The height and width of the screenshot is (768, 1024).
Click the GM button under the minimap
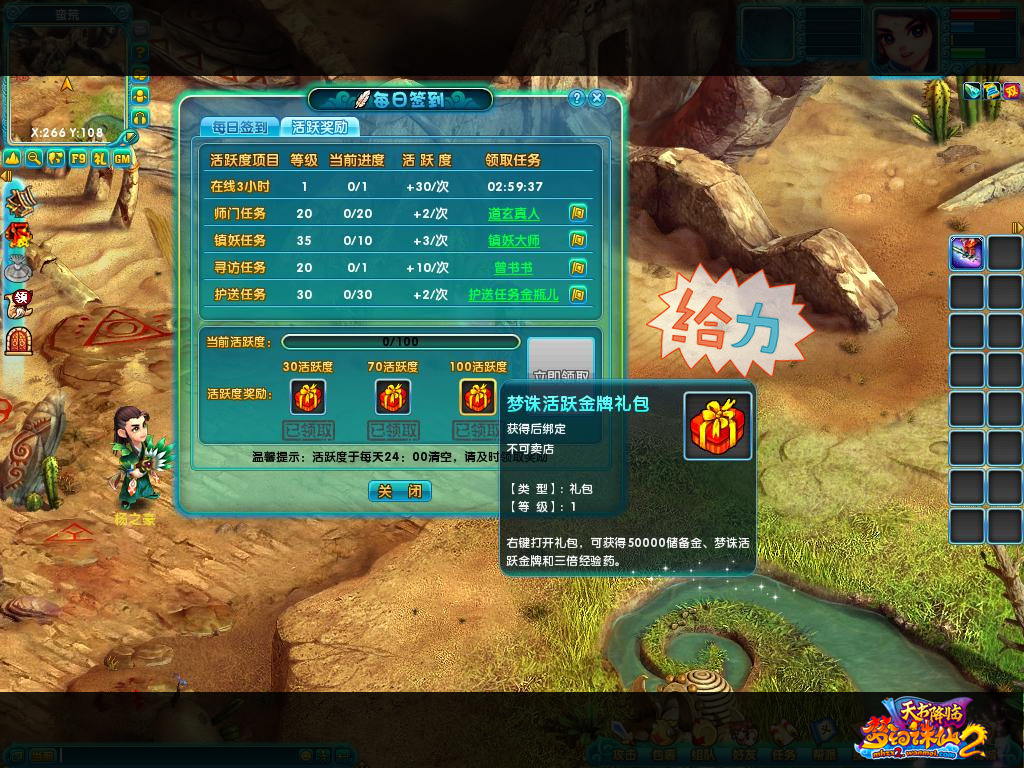tap(122, 158)
